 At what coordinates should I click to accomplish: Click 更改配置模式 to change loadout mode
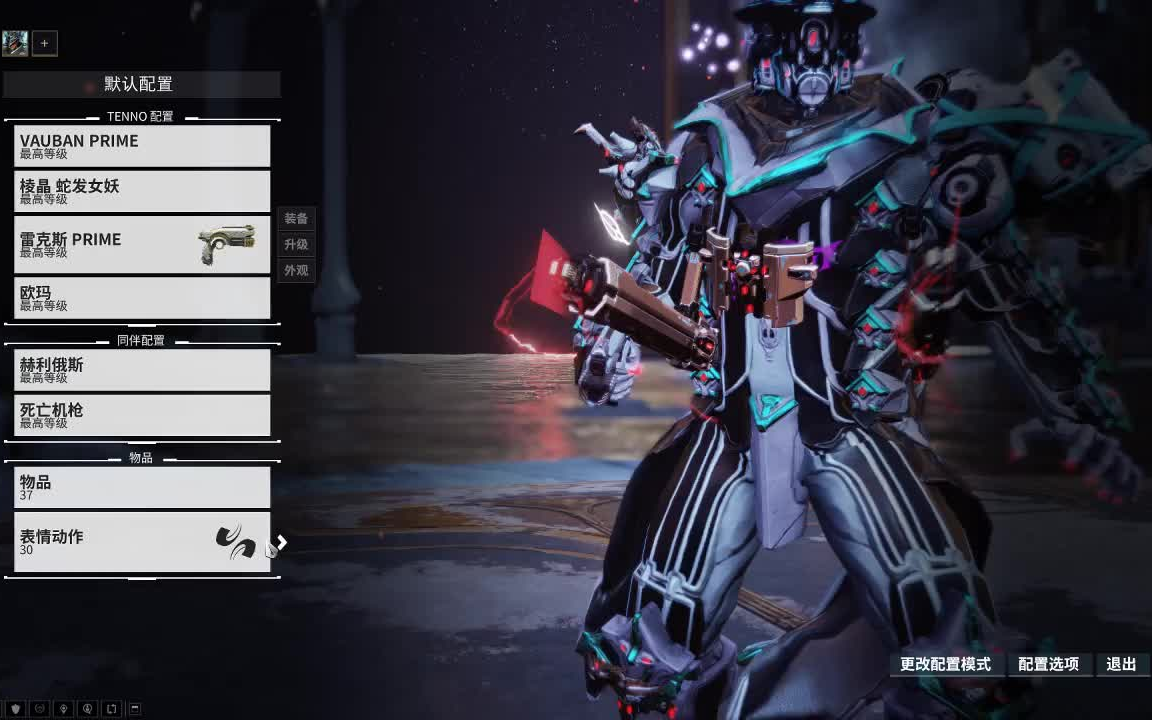pos(945,664)
